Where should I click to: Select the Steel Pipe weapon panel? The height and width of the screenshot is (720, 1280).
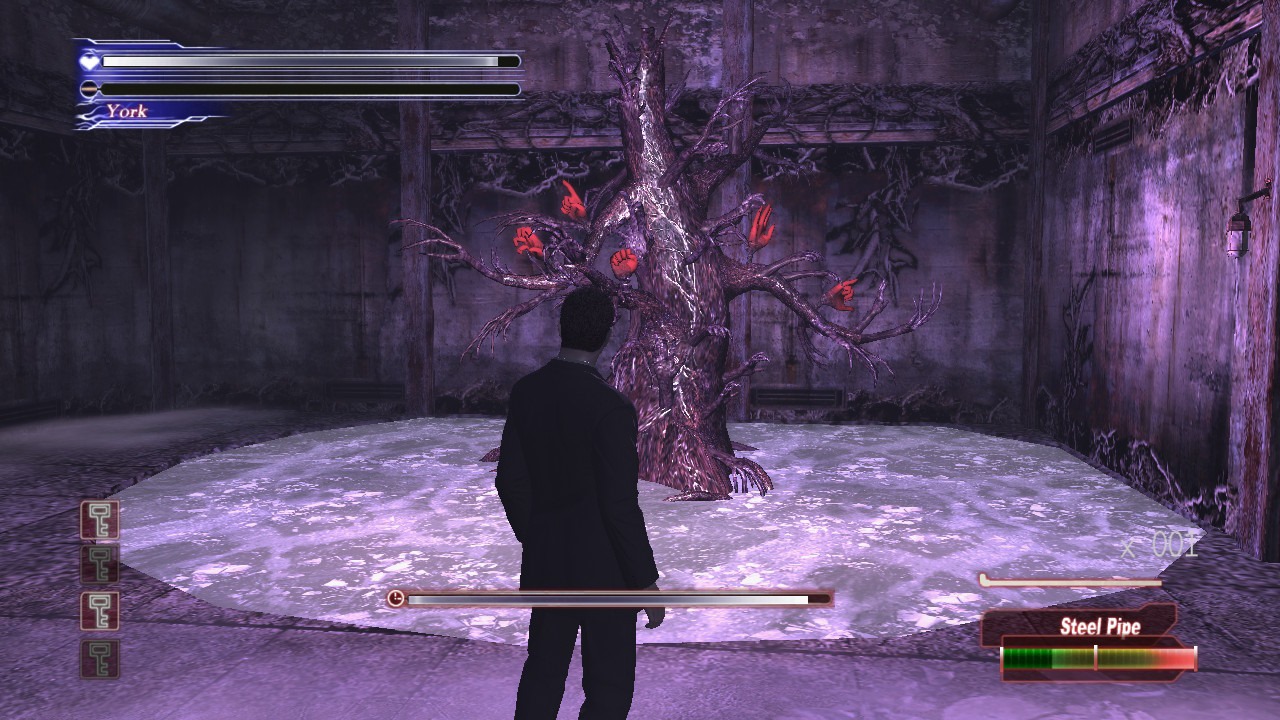click(1099, 628)
